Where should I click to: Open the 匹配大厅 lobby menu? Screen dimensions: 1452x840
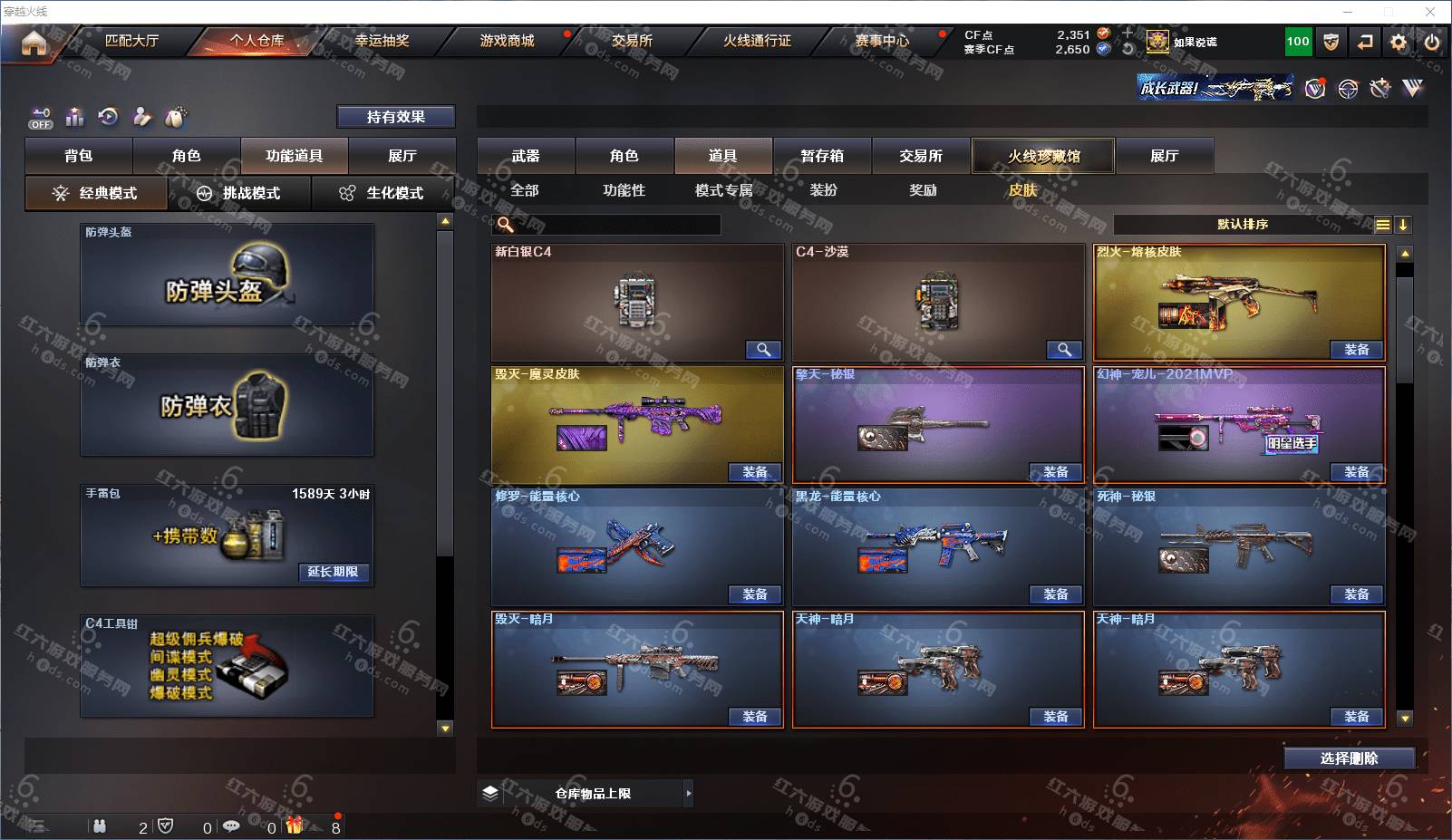(131, 41)
